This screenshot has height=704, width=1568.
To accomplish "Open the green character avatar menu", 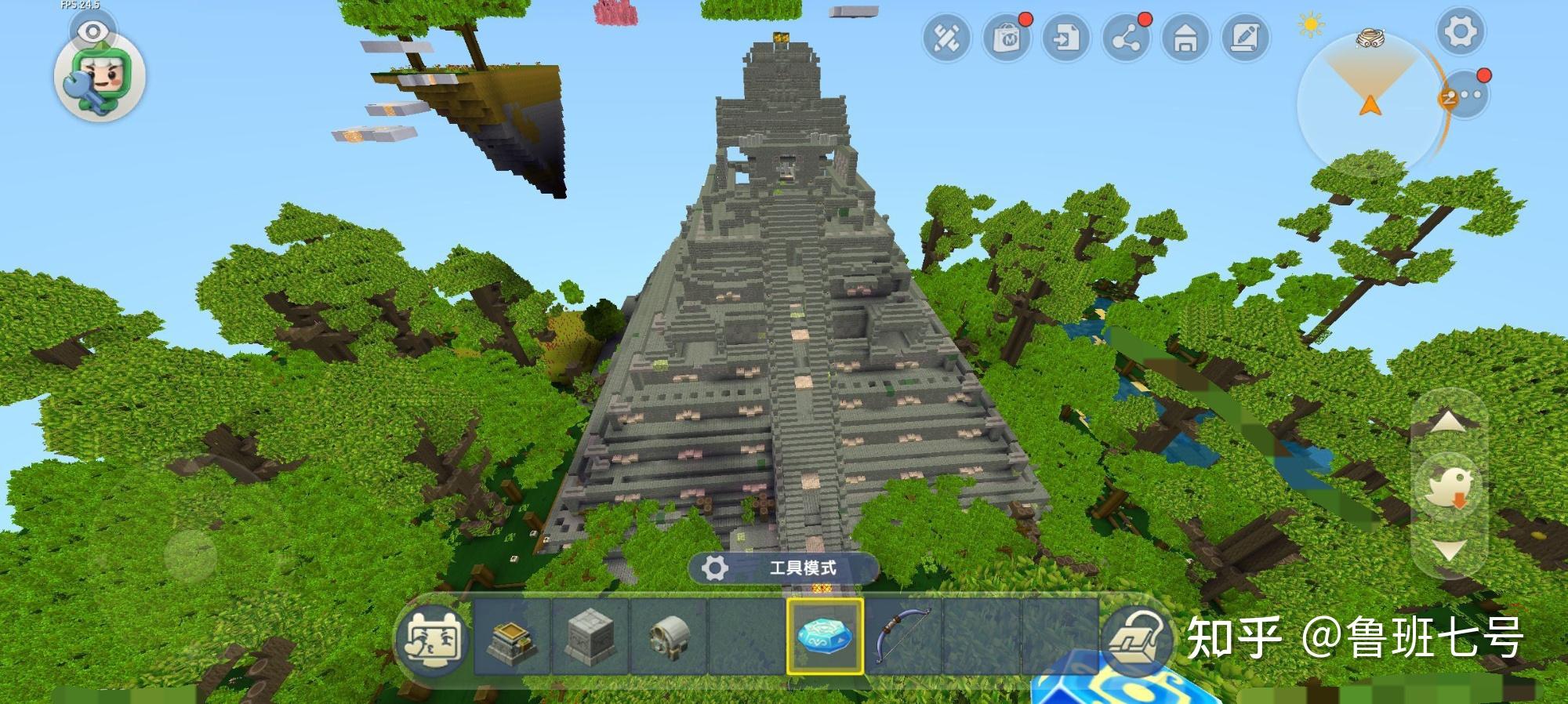I will pyautogui.click(x=100, y=78).
